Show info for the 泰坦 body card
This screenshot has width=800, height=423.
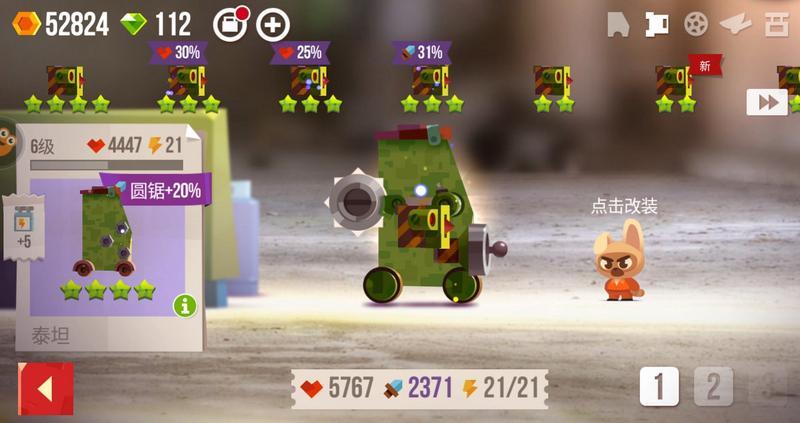pyautogui.click(x=184, y=306)
